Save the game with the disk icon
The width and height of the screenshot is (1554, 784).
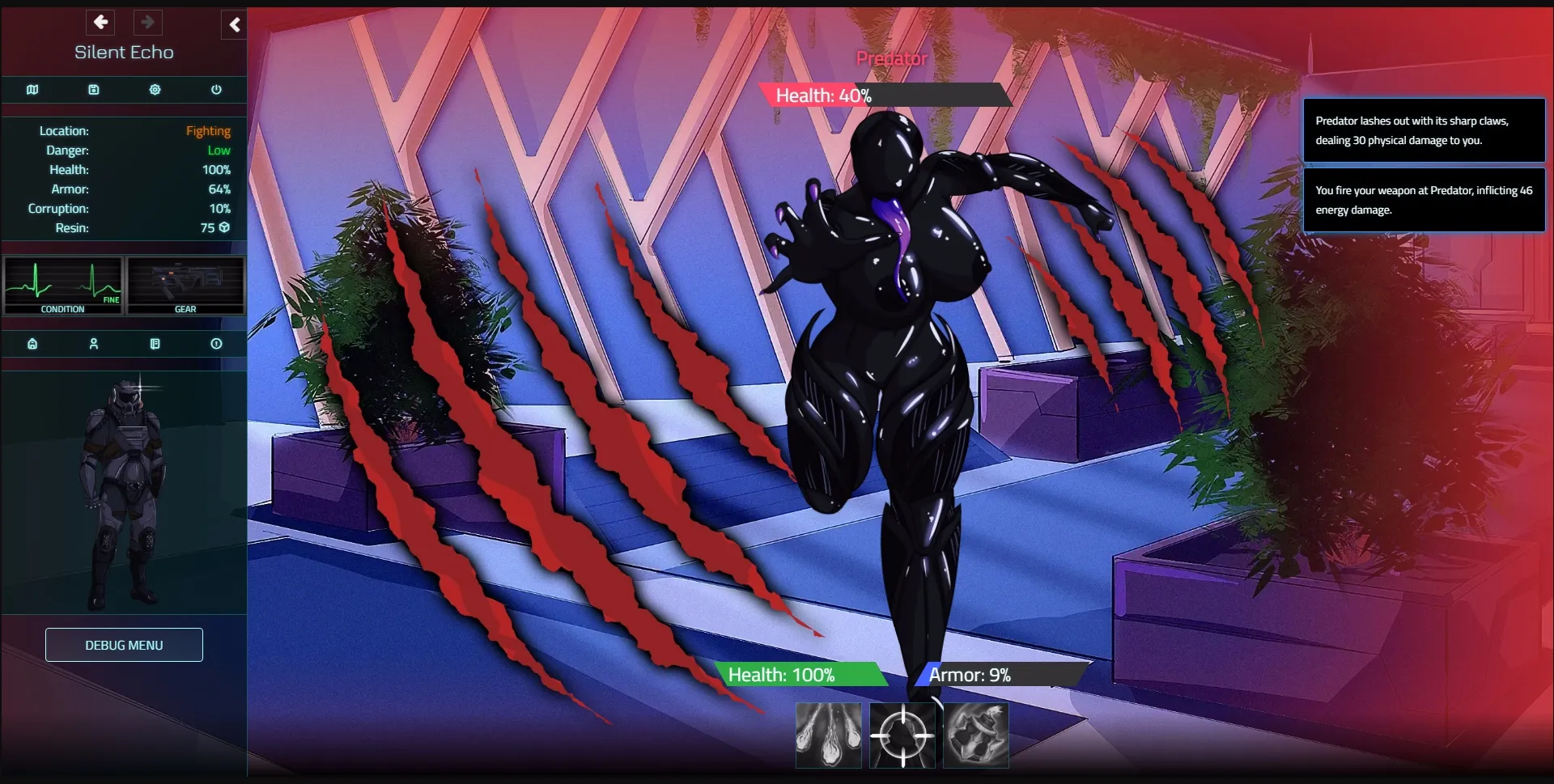coord(94,90)
